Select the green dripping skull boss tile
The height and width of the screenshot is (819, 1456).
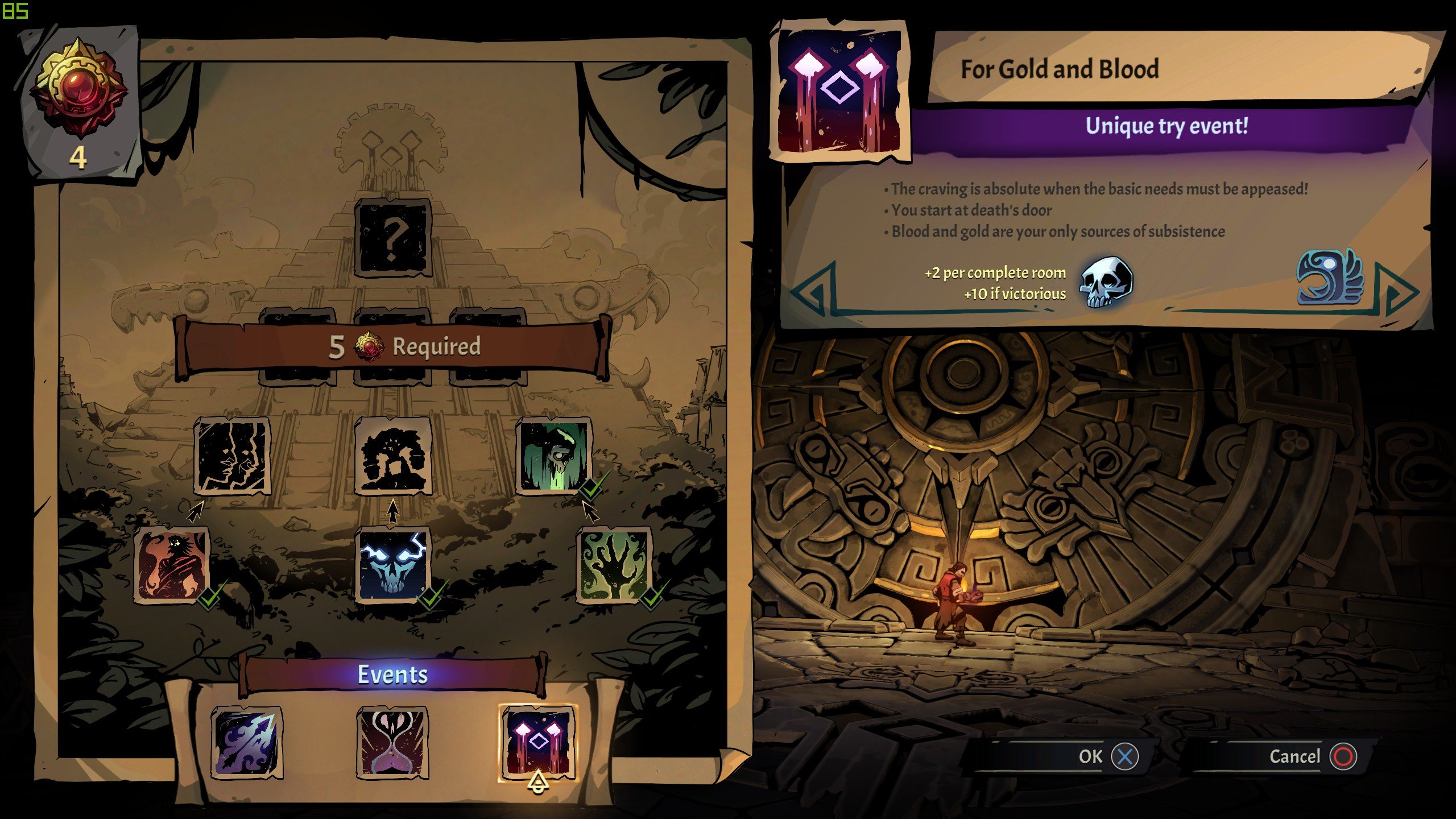(554, 456)
